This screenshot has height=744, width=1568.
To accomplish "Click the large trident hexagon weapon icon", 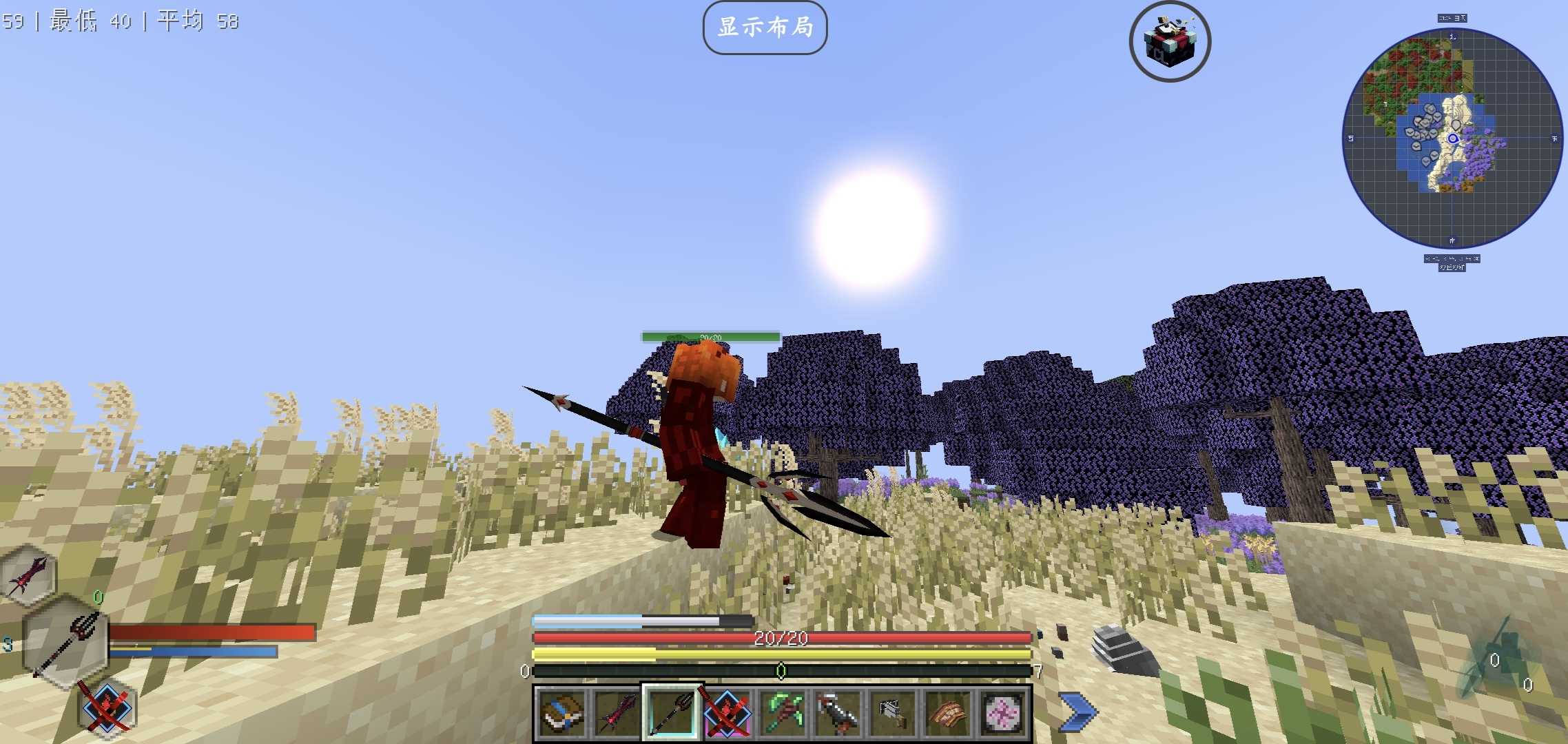I will (65, 642).
